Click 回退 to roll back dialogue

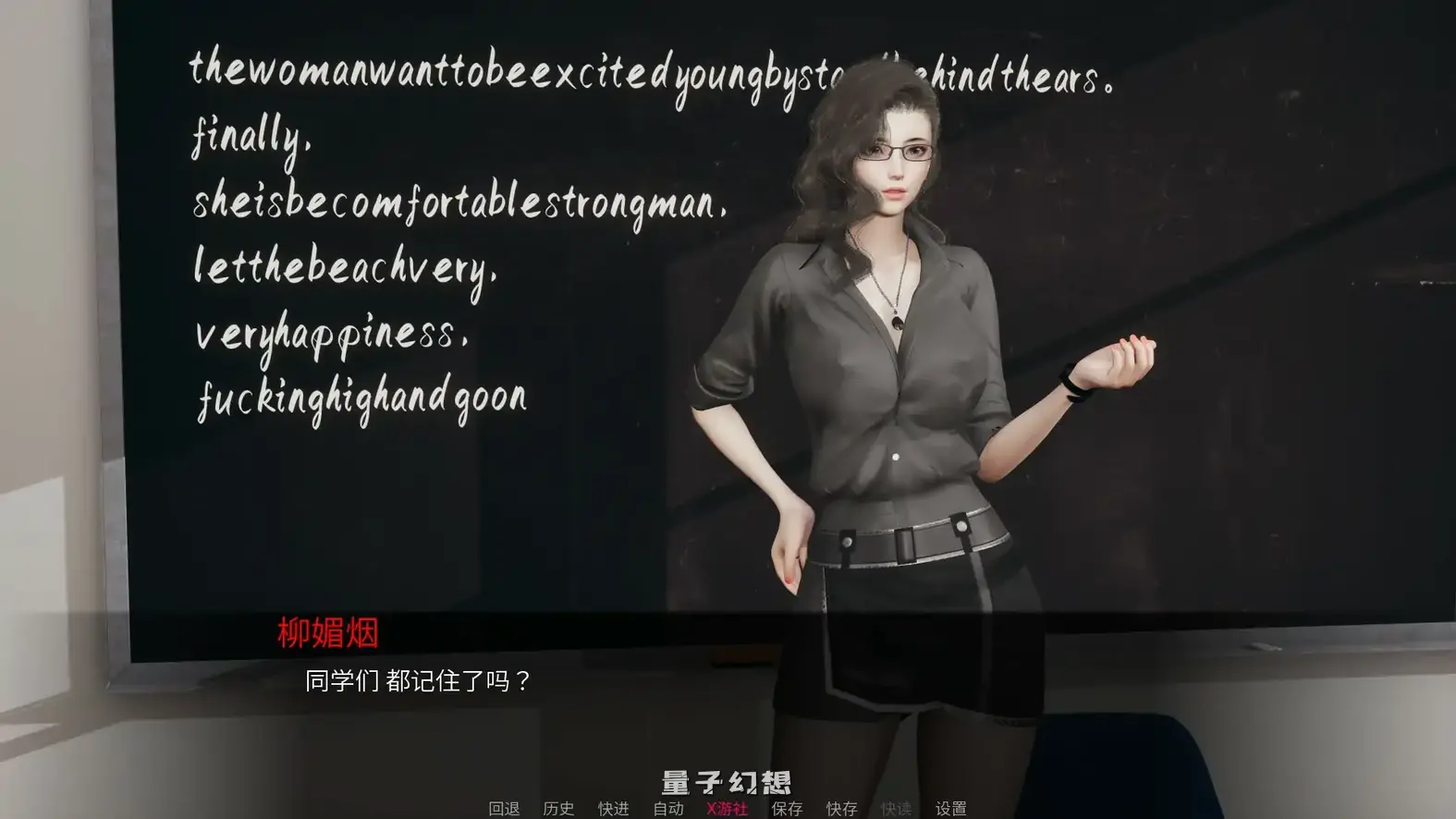click(x=504, y=807)
